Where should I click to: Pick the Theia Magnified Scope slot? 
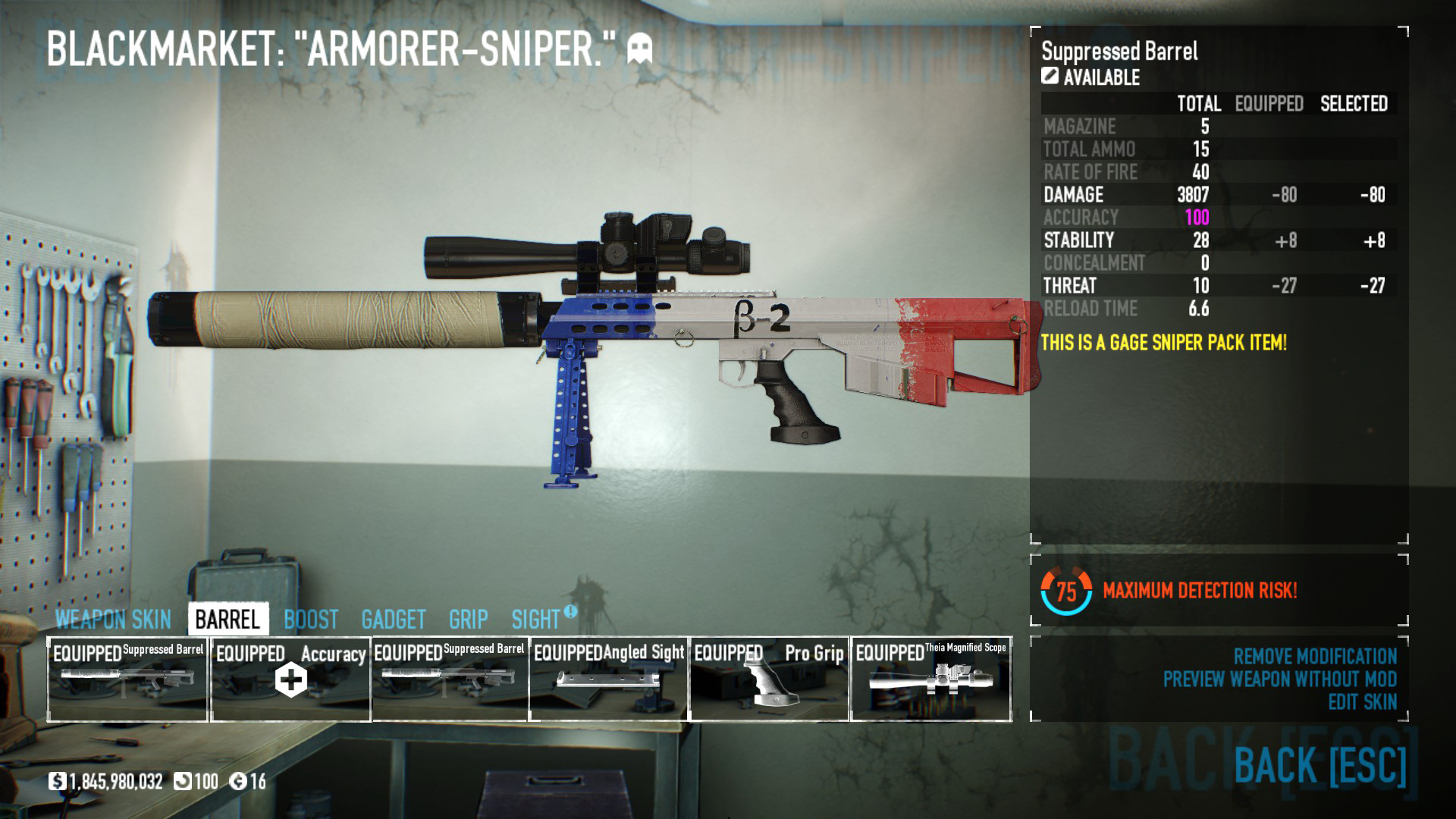pos(931,679)
